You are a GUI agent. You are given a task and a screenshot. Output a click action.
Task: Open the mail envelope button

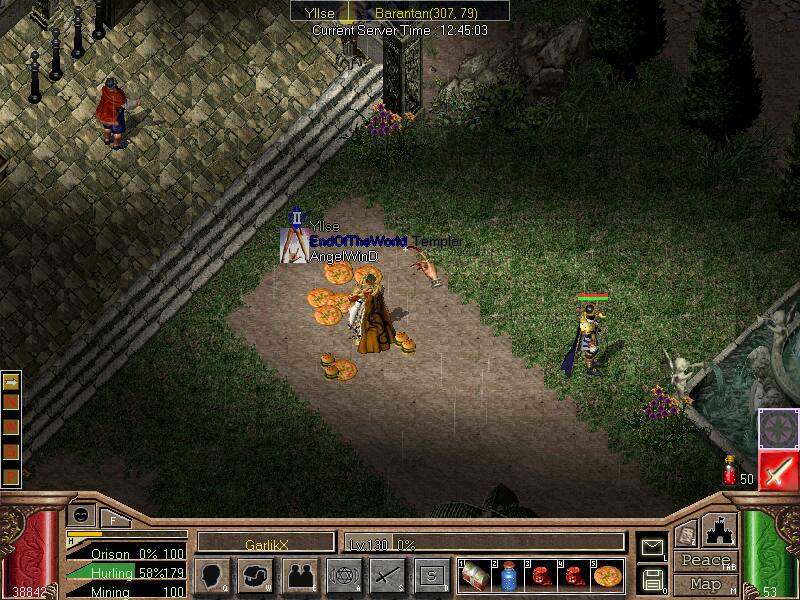[652, 547]
